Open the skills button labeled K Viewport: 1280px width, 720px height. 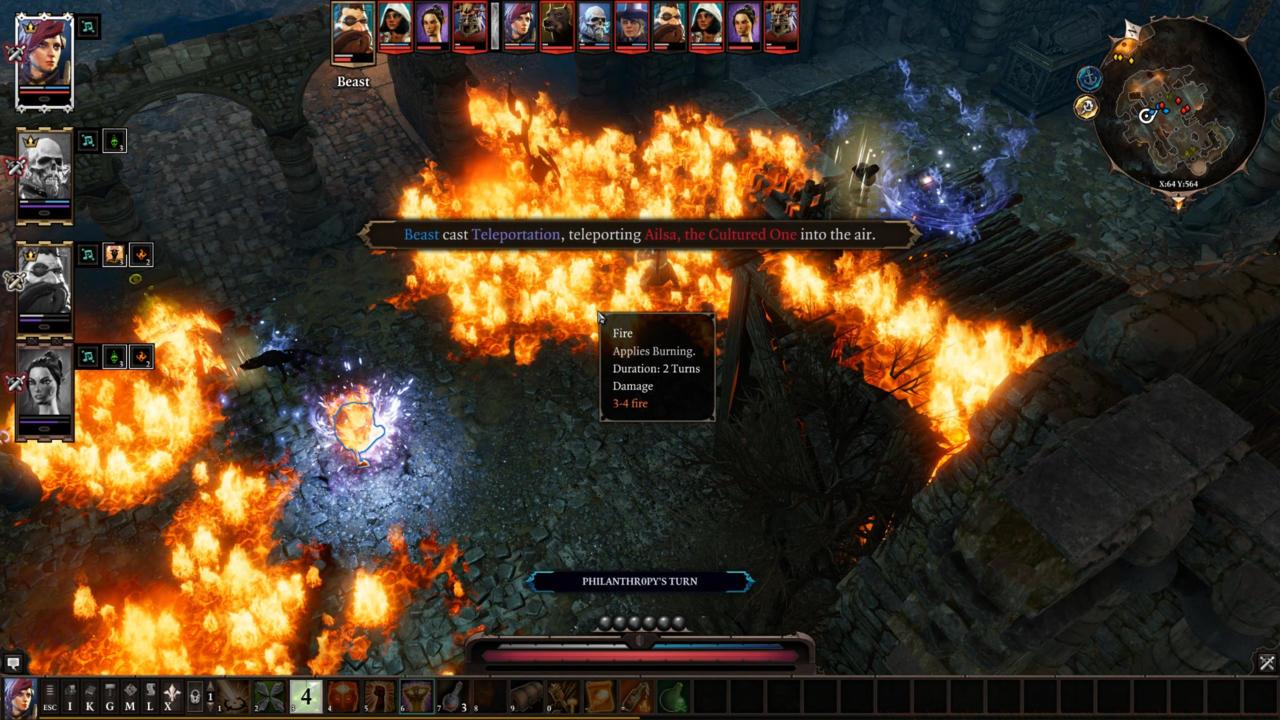pyautogui.click(x=90, y=695)
